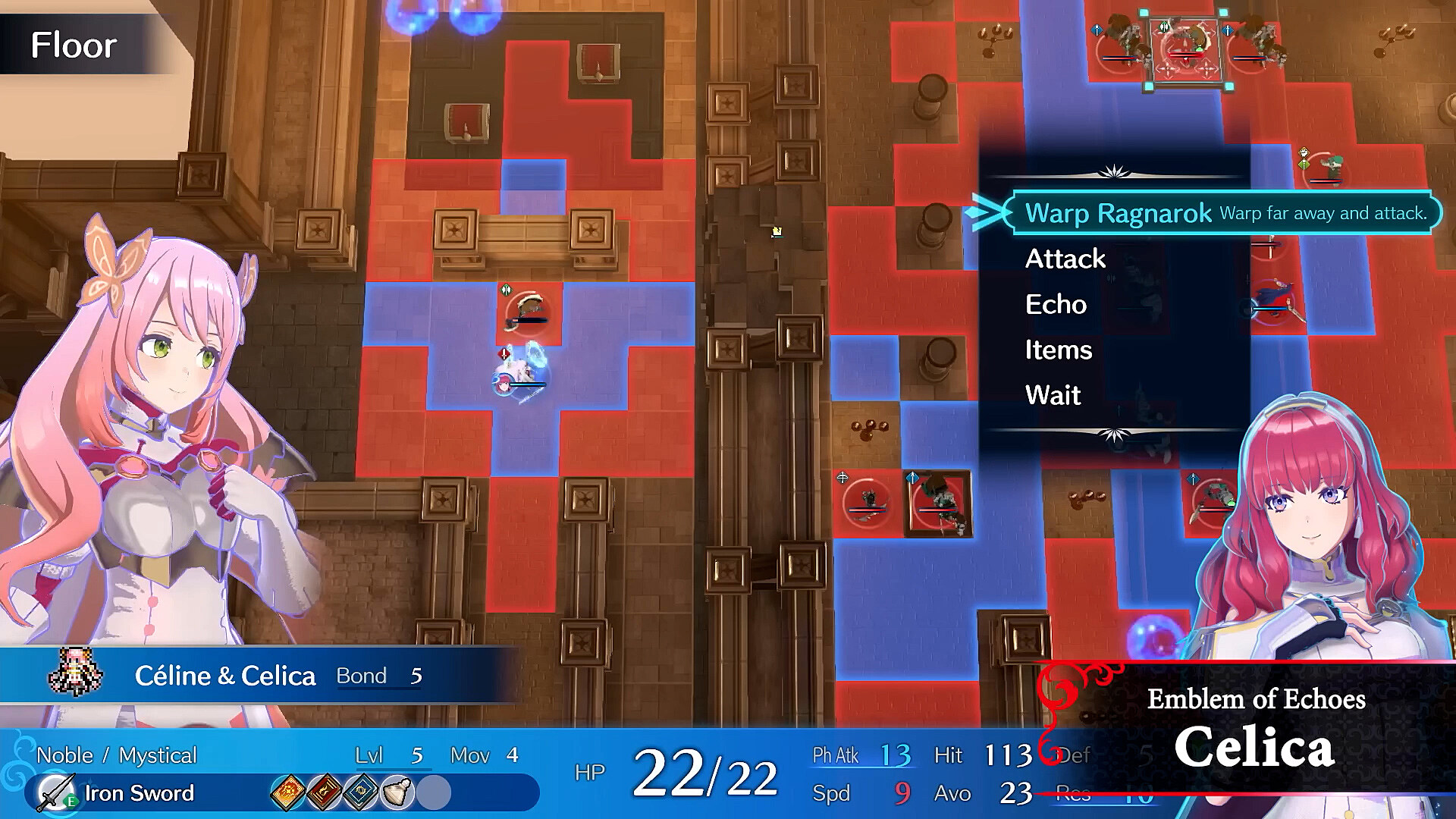Choose Wait to end the unit's turn
1456x819 pixels.
[1053, 395]
